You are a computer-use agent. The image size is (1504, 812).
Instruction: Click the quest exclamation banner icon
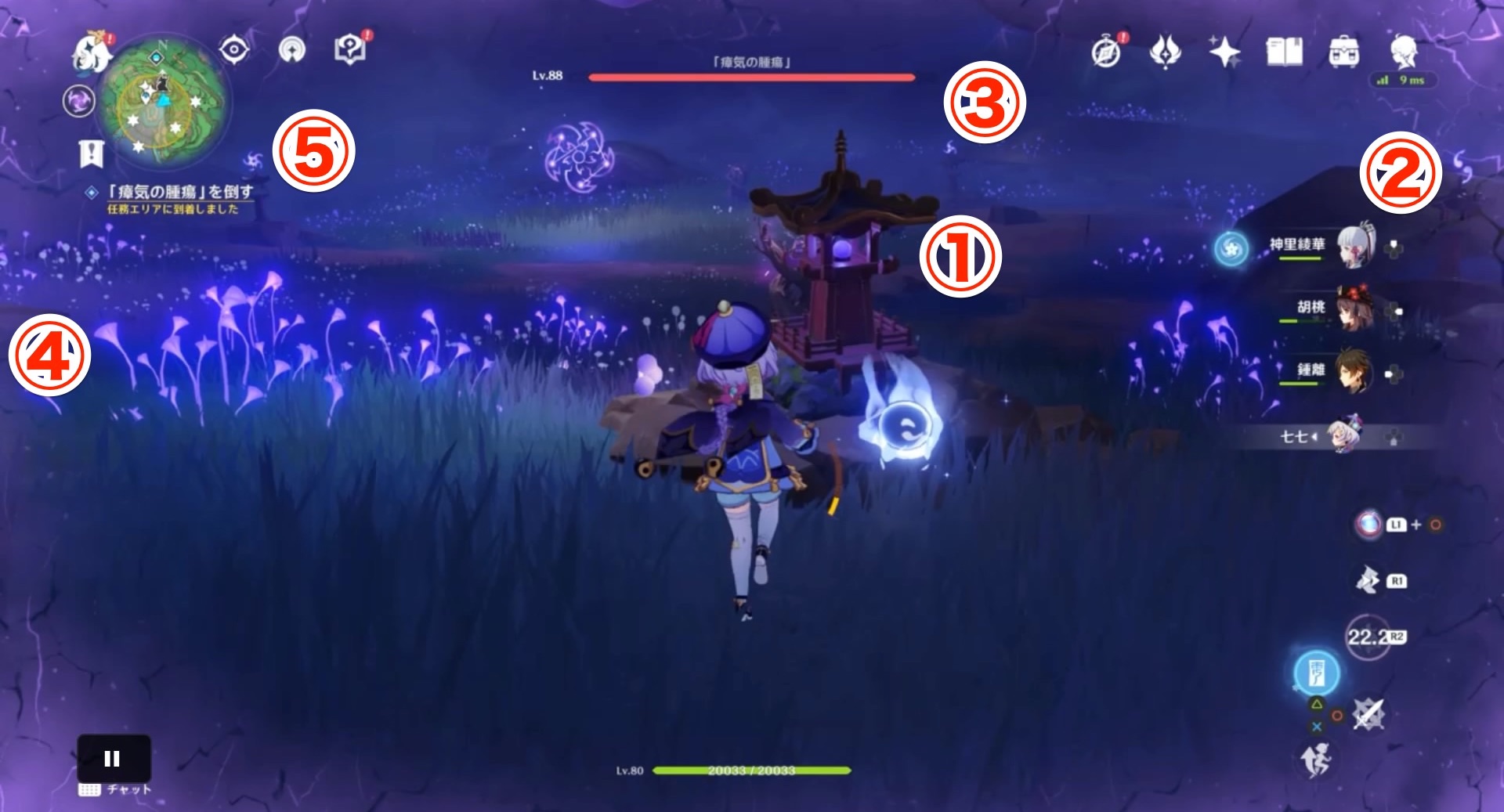(x=91, y=152)
